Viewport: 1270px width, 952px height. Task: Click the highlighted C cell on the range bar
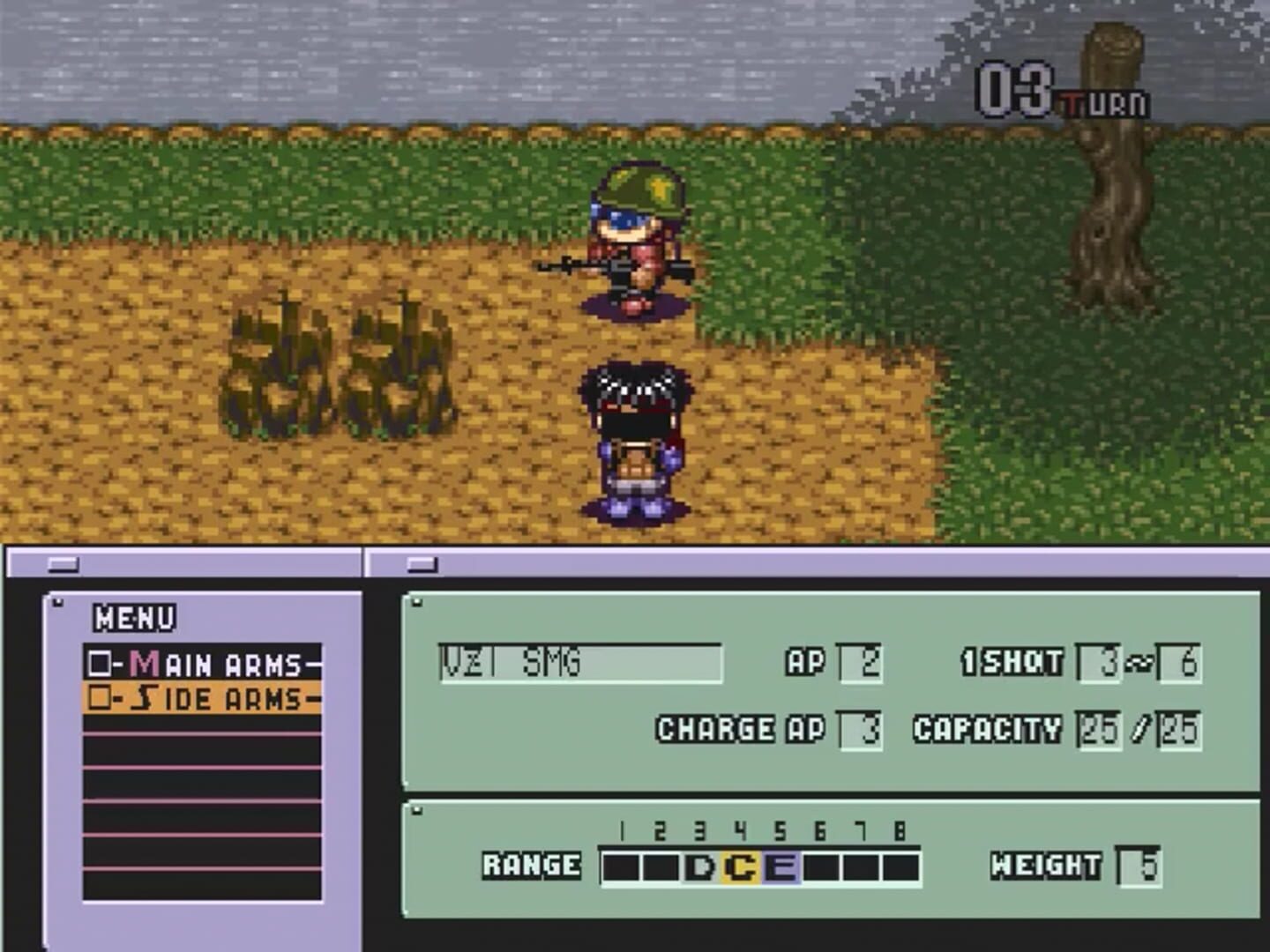point(739,865)
